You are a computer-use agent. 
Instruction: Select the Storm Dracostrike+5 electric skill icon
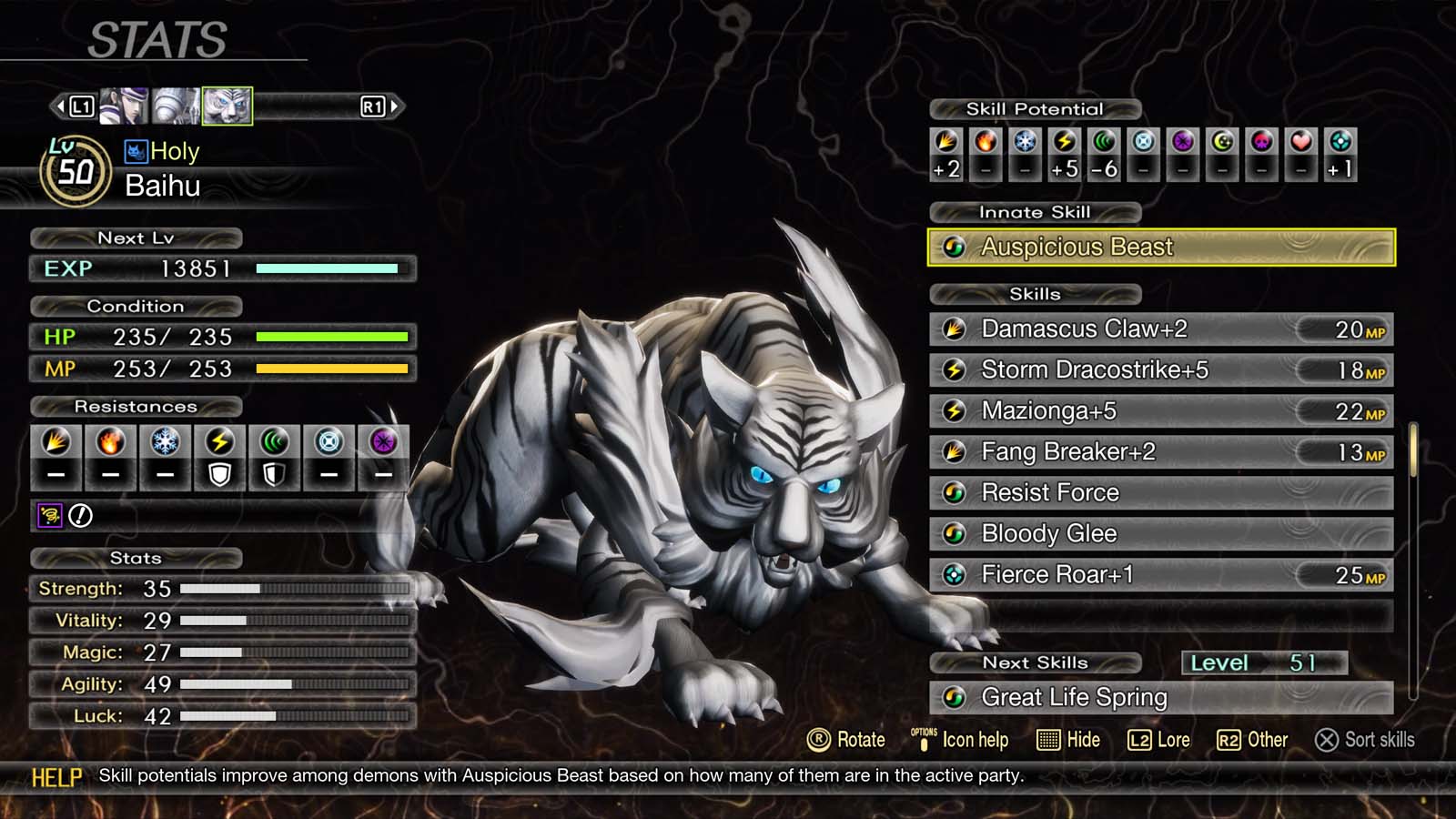(x=956, y=369)
